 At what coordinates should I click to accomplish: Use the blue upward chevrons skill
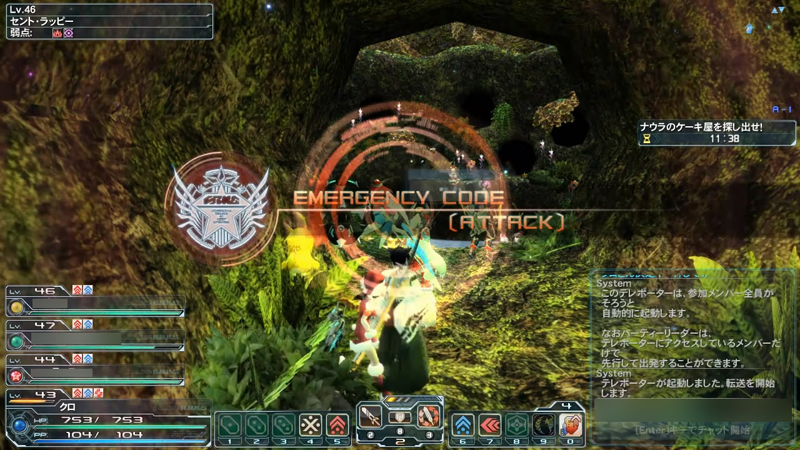pos(463,424)
